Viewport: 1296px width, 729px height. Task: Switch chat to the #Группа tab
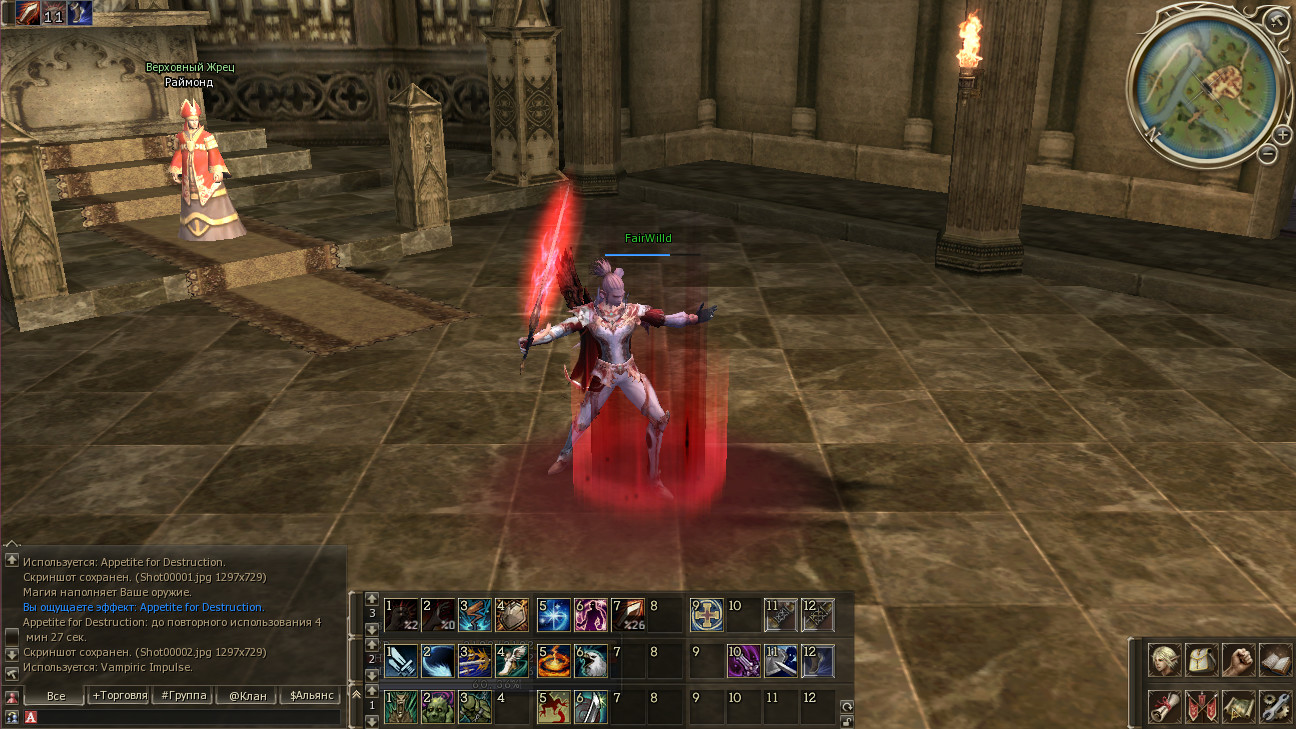[x=183, y=695]
